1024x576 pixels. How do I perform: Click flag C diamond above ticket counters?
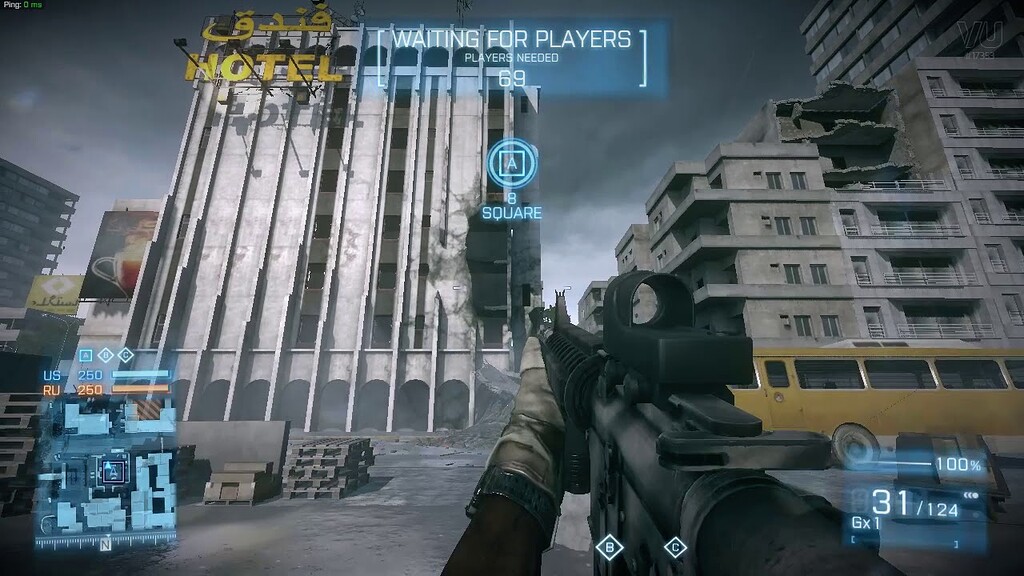[126, 355]
